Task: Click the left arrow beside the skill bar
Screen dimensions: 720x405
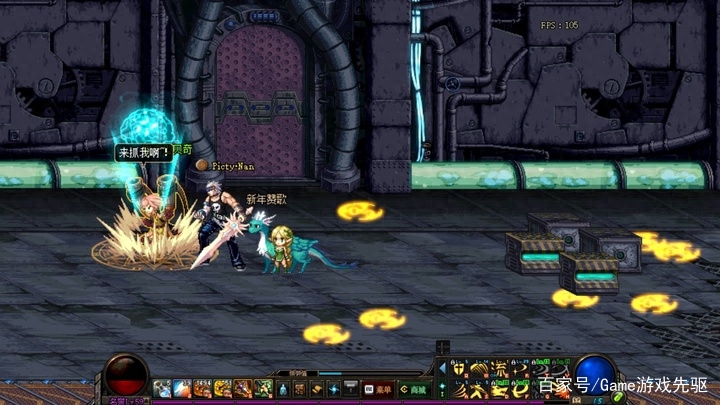Action: (443, 368)
